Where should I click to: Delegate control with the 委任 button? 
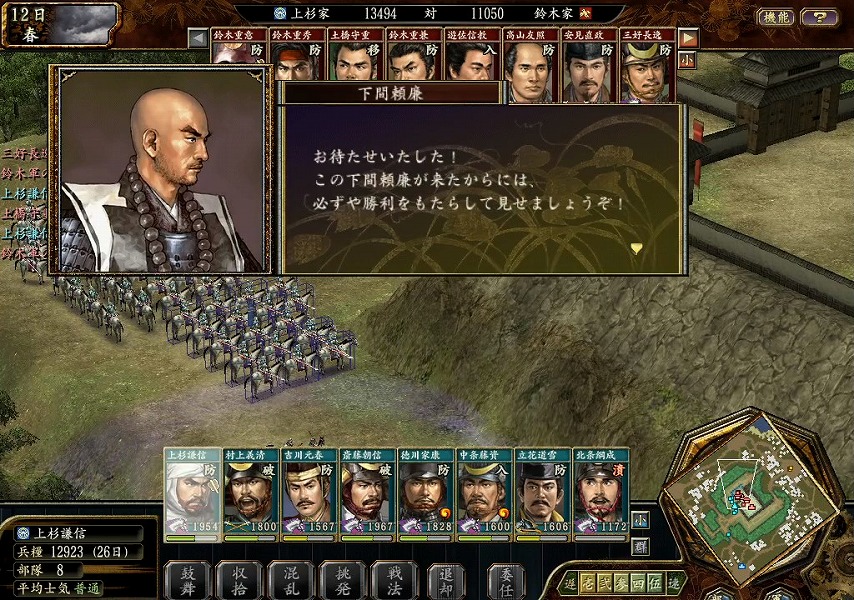pos(507,579)
